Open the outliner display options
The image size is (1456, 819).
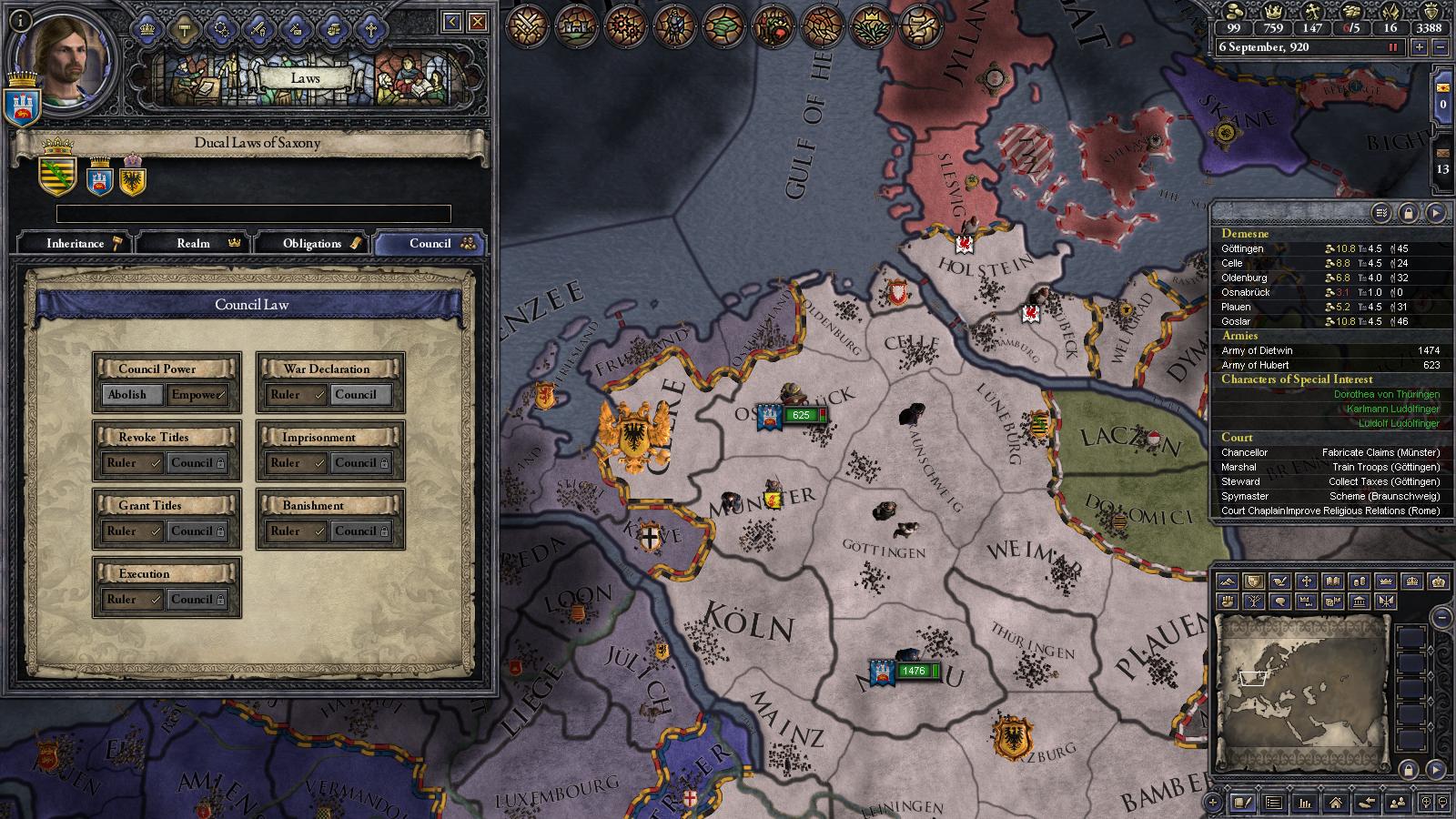tap(1380, 212)
